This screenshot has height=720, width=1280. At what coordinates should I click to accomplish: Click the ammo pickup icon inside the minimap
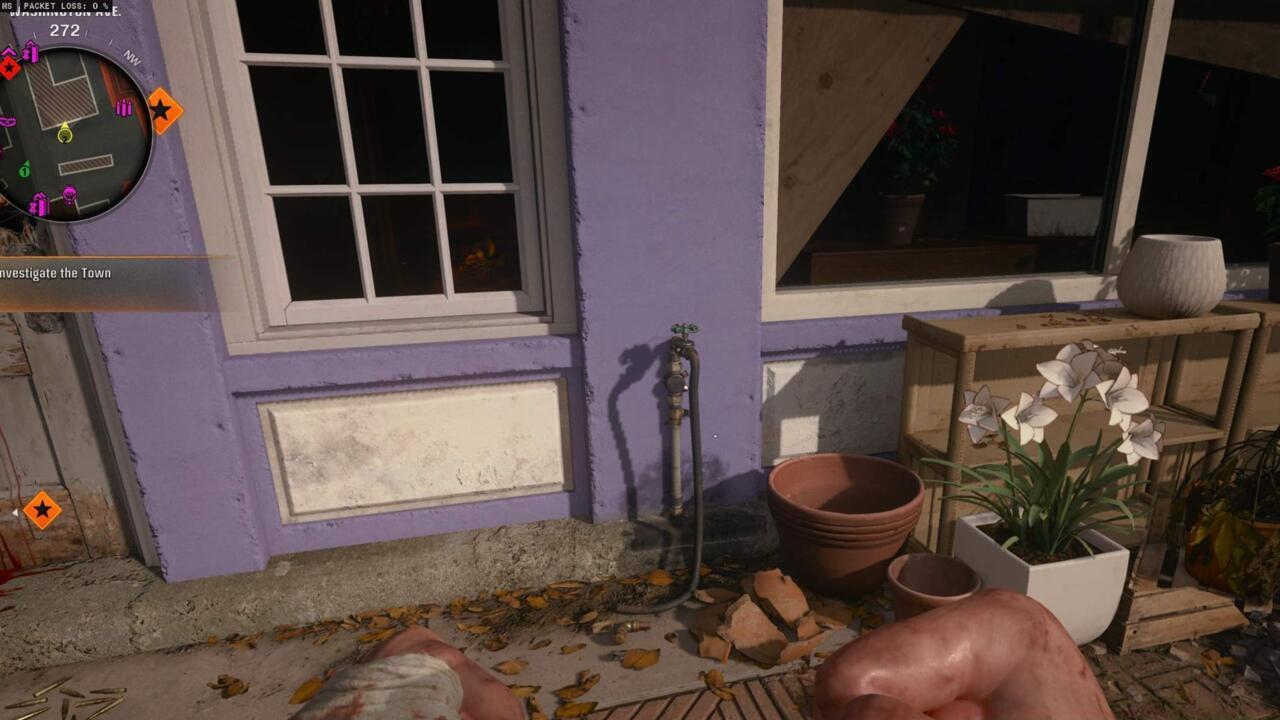click(x=122, y=108)
